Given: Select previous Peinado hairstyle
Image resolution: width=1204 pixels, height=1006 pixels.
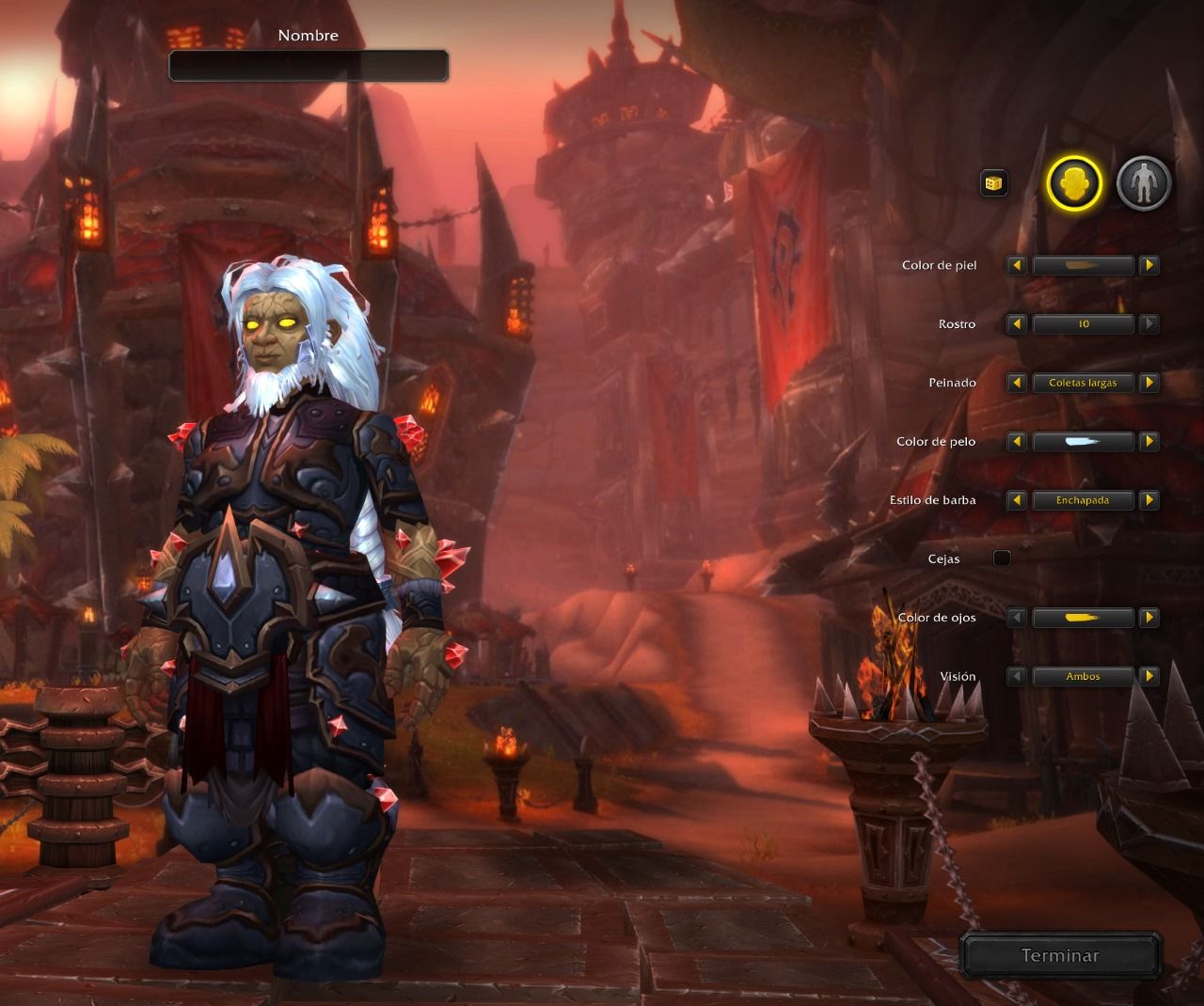Looking at the screenshot, I should (x=1017, y=383).
